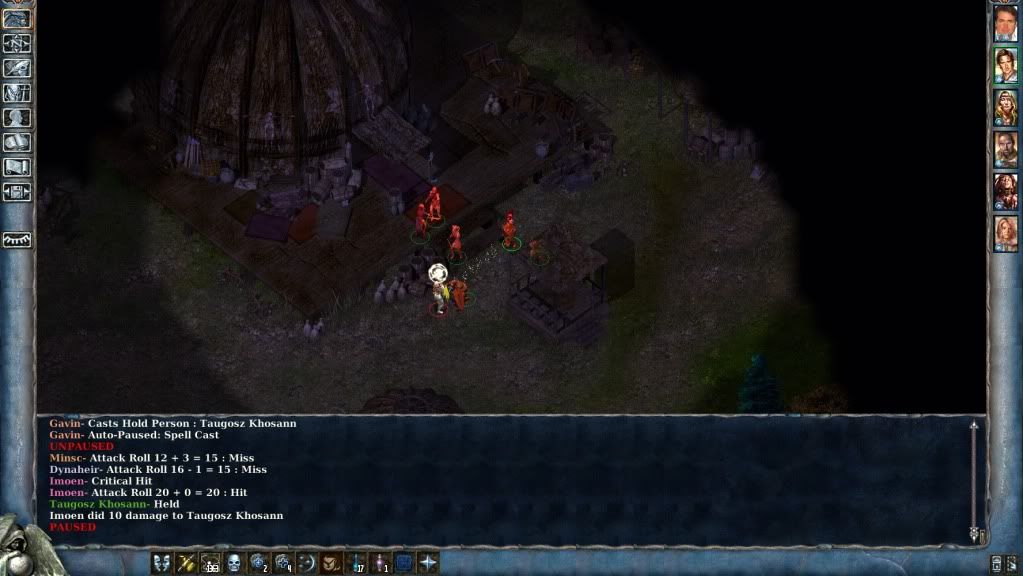Open the journal sidebar button
This screenshot has height=576, width=1023.
17,68
